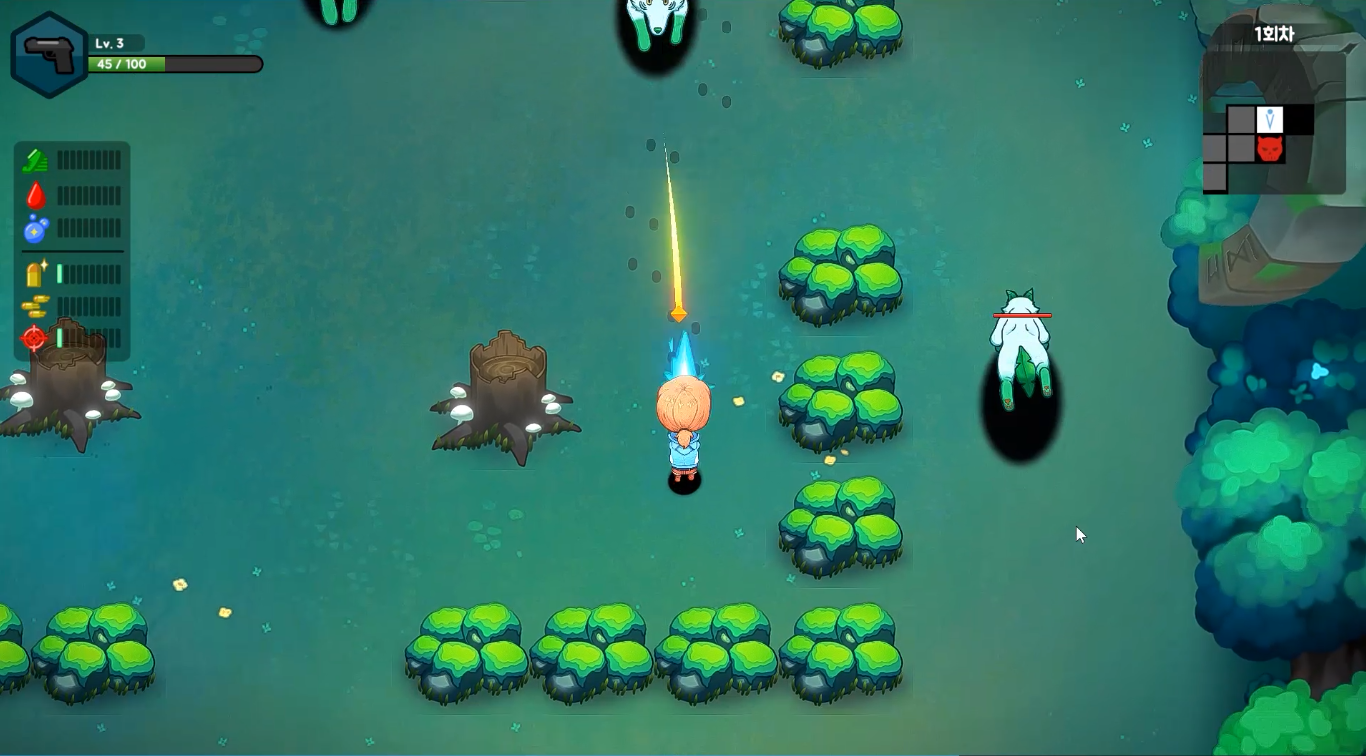The image size is (1366, 756).
Task: Click the red blood drop stat icon
Action: (36, 195)
